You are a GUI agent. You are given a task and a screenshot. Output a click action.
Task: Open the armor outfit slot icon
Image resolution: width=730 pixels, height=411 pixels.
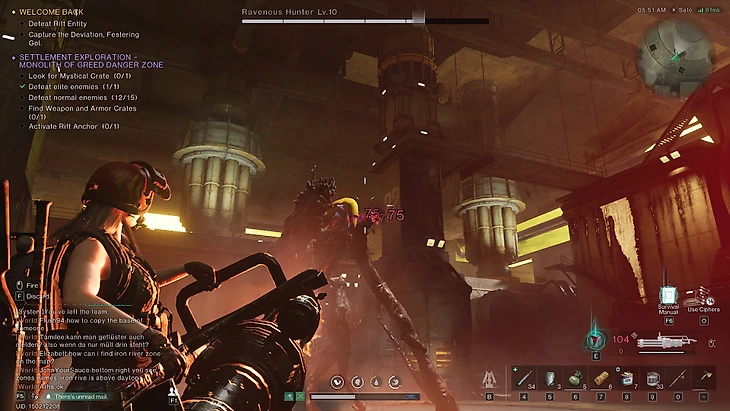490,379
